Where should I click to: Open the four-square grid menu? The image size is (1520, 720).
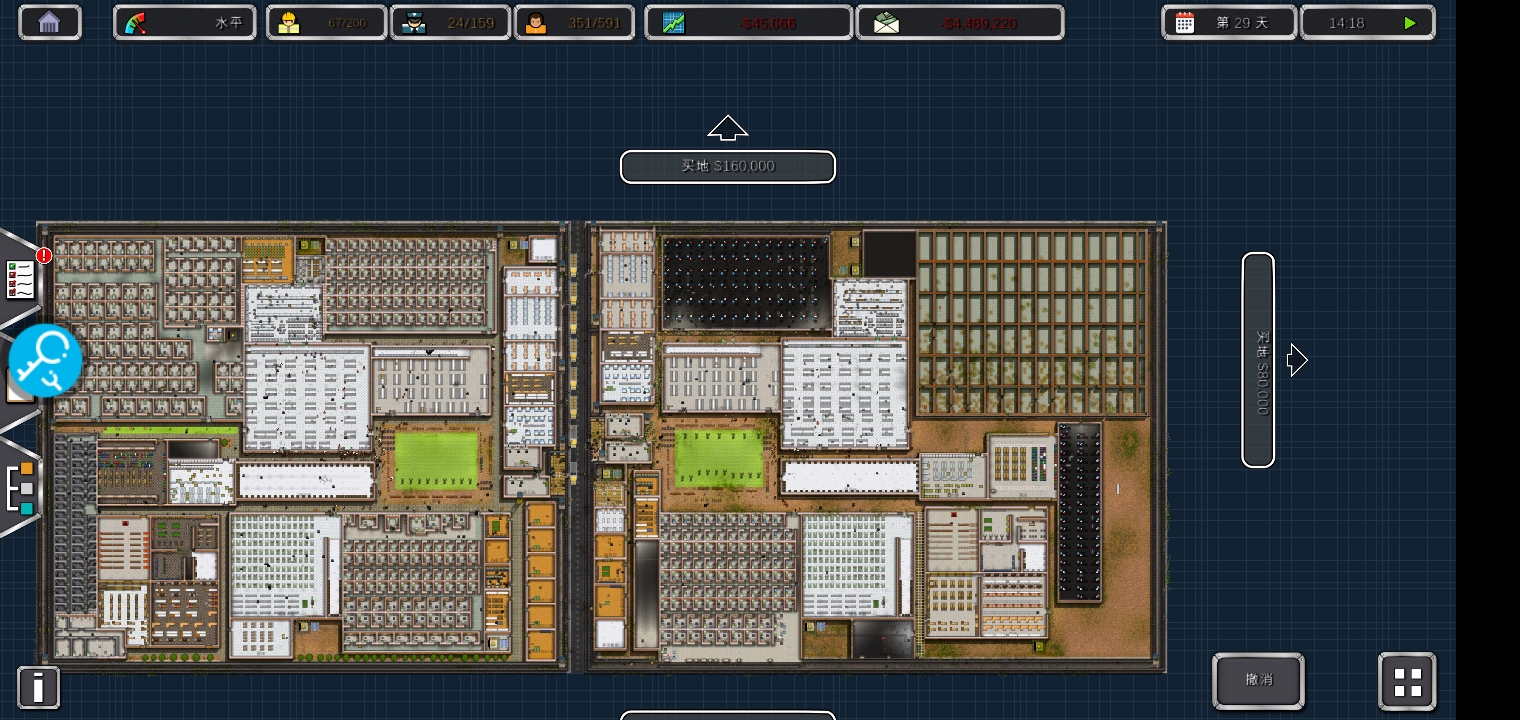coord(1407,682)
